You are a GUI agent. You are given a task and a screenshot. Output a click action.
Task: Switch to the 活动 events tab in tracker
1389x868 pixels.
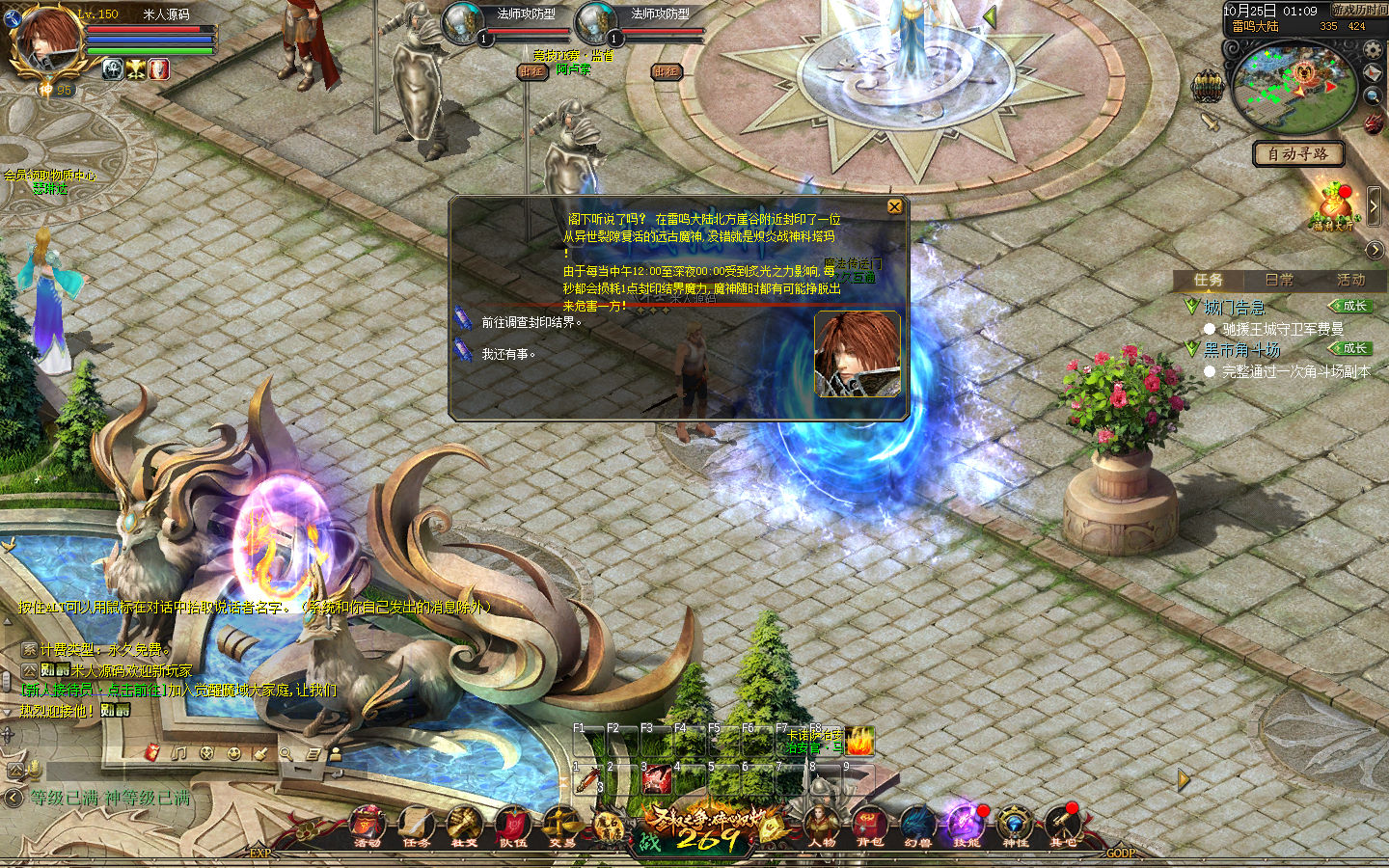(x=1350, y=280)
